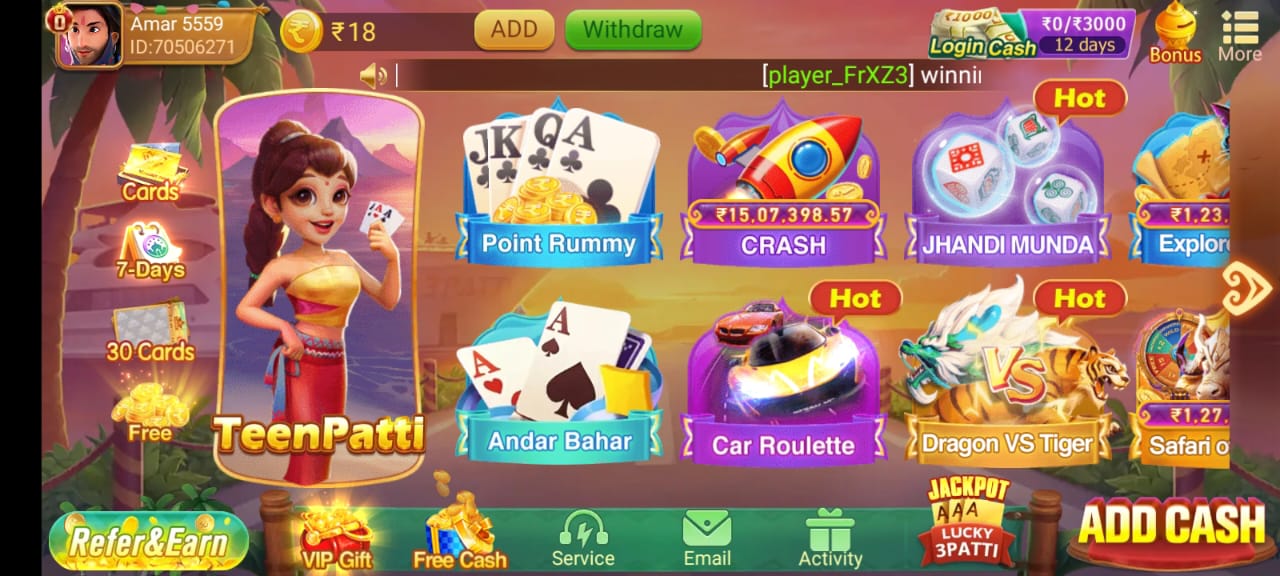The height and width of the screenshot is (576, 1280).
Task: Tap the large ADD CASH button
Action: [x=1172, y=525]
